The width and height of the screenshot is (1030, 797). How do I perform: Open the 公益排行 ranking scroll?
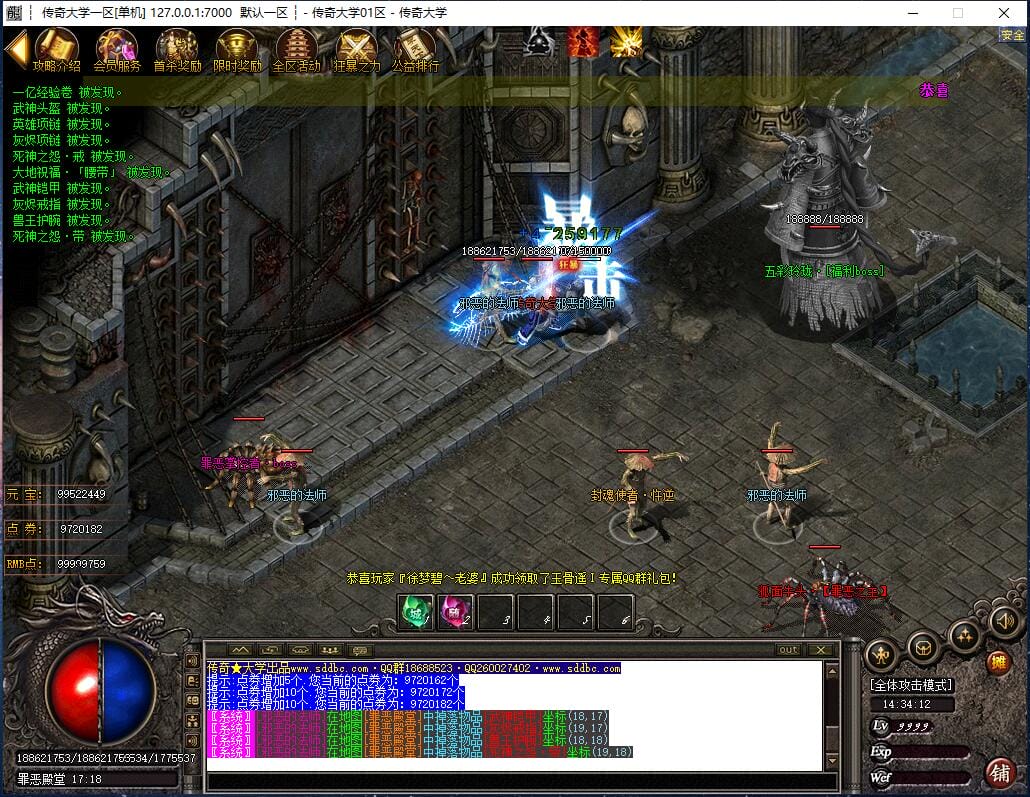coord(415,48)
